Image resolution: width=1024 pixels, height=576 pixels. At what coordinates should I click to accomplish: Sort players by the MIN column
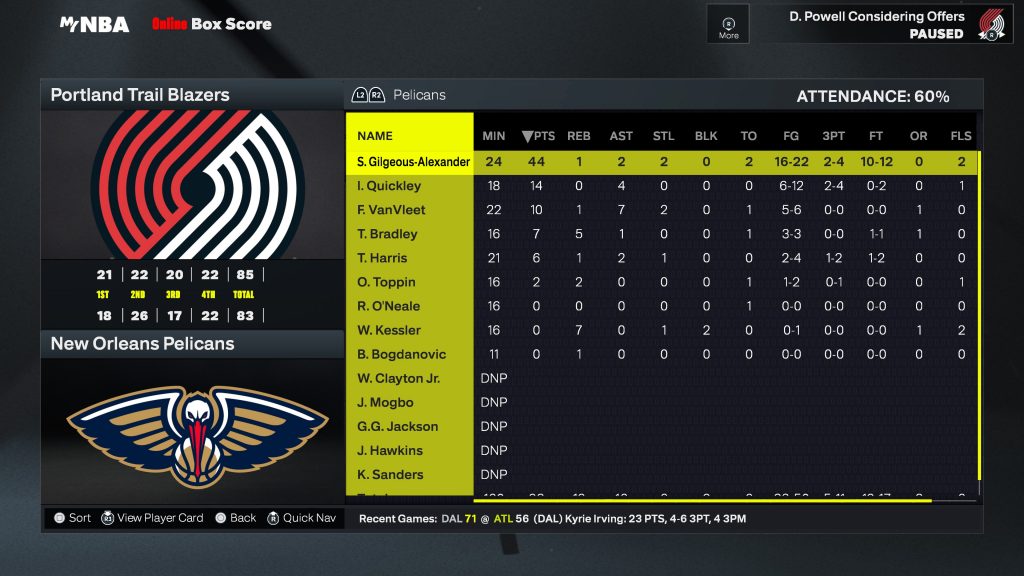click(494, 136)
